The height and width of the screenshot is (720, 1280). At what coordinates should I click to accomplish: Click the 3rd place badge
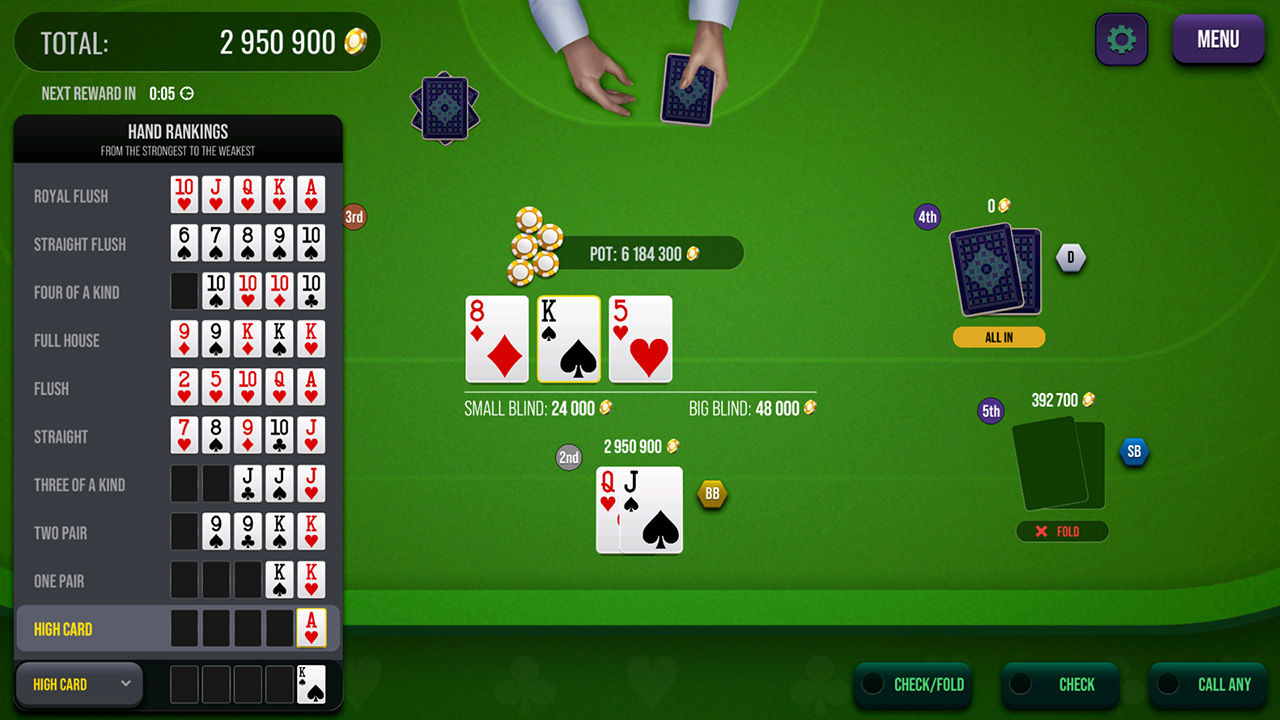[x=354, y=216]
